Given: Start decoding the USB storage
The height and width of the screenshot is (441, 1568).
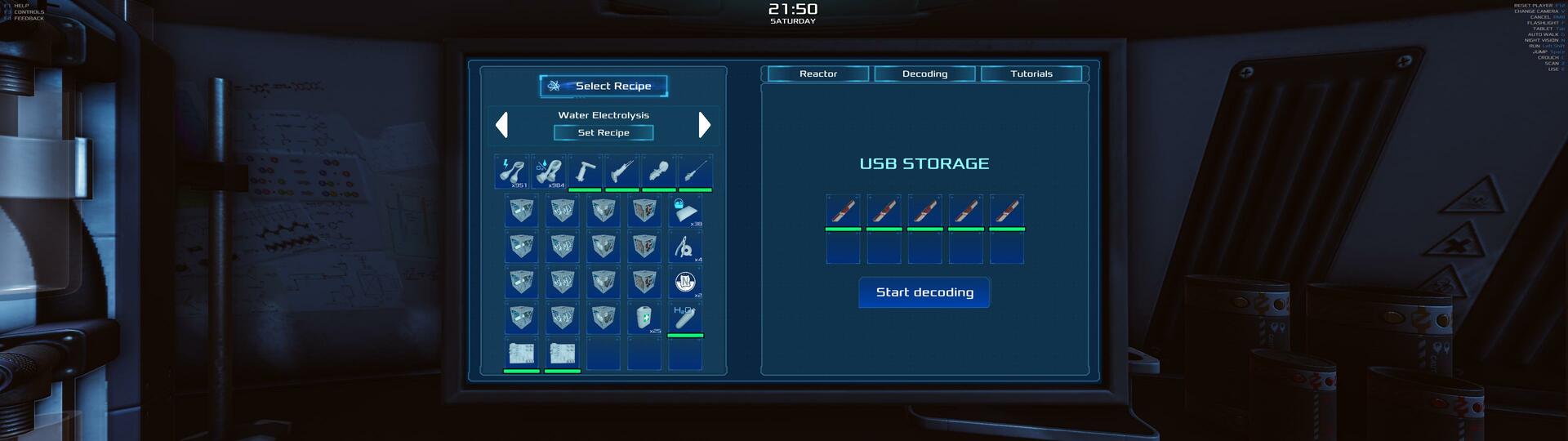Looking at the screenshot, I should click(924, 292).
